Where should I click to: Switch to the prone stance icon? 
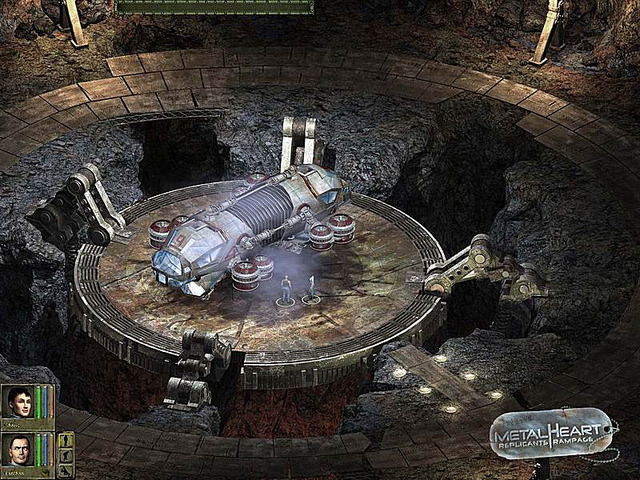66,470
